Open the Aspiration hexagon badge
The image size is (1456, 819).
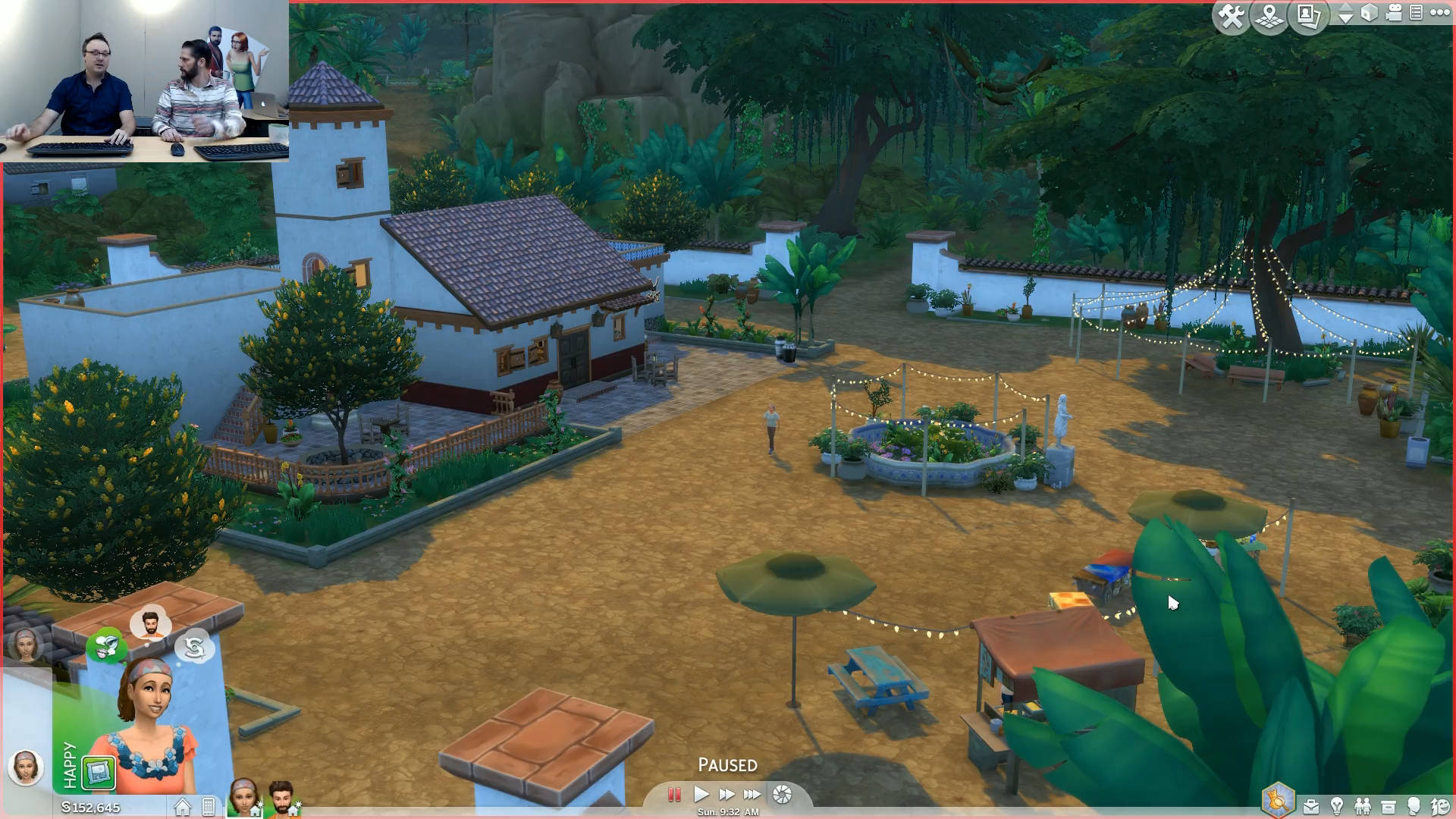coord(1278,800)
